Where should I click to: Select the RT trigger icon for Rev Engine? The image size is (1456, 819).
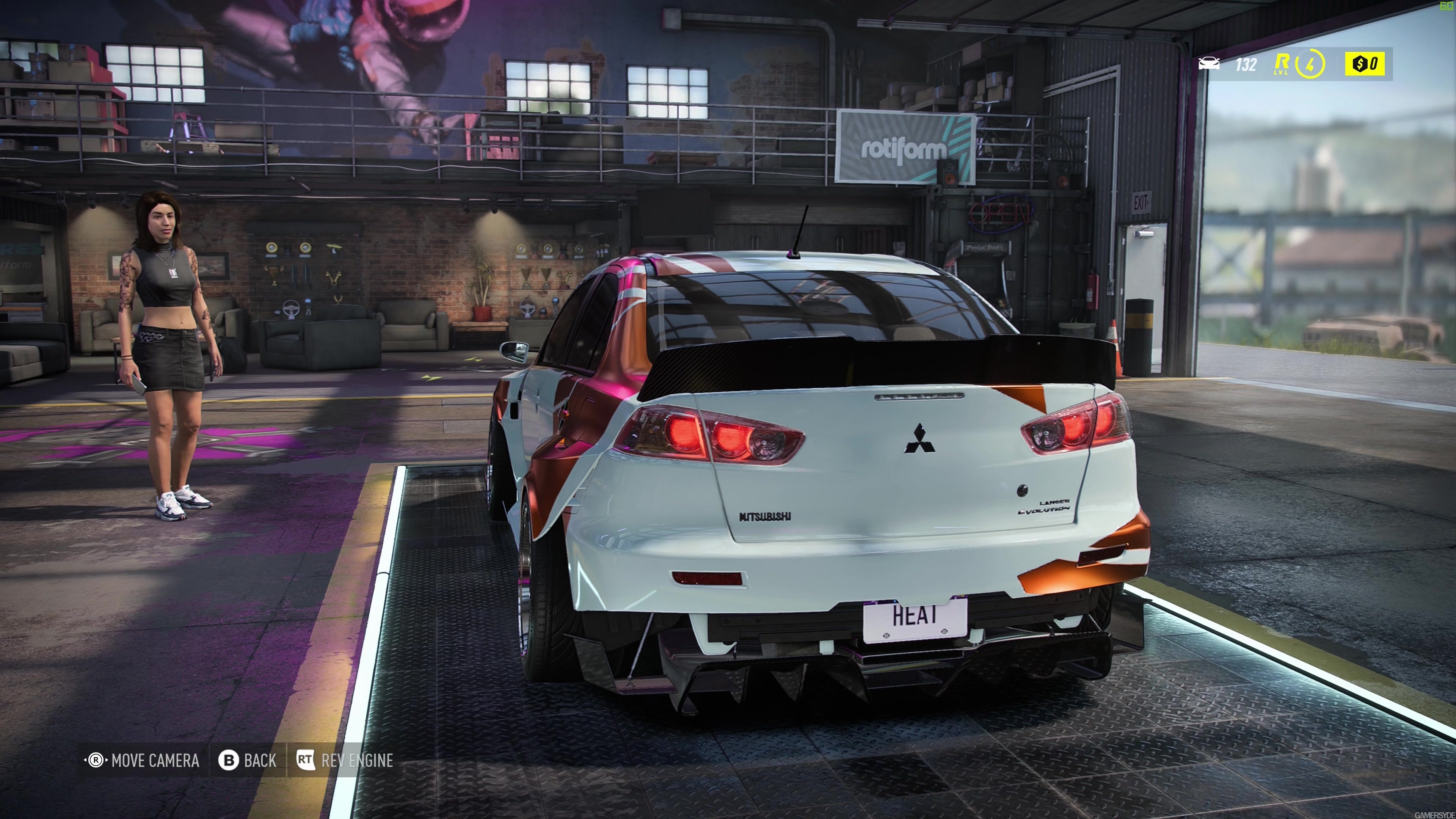click(307, 760)
